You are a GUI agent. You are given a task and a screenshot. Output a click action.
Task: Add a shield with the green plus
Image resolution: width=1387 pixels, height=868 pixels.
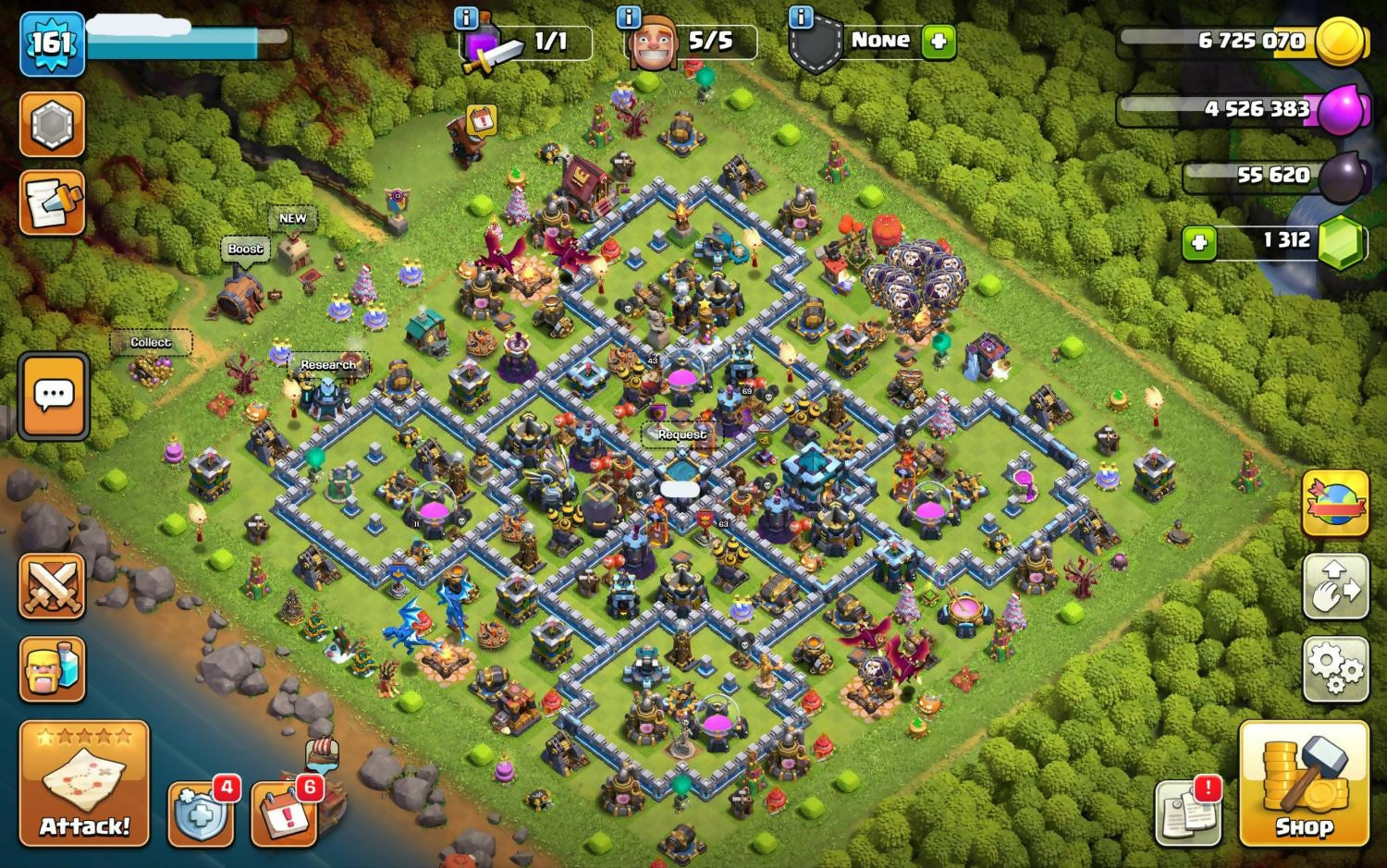click(939, 42)
